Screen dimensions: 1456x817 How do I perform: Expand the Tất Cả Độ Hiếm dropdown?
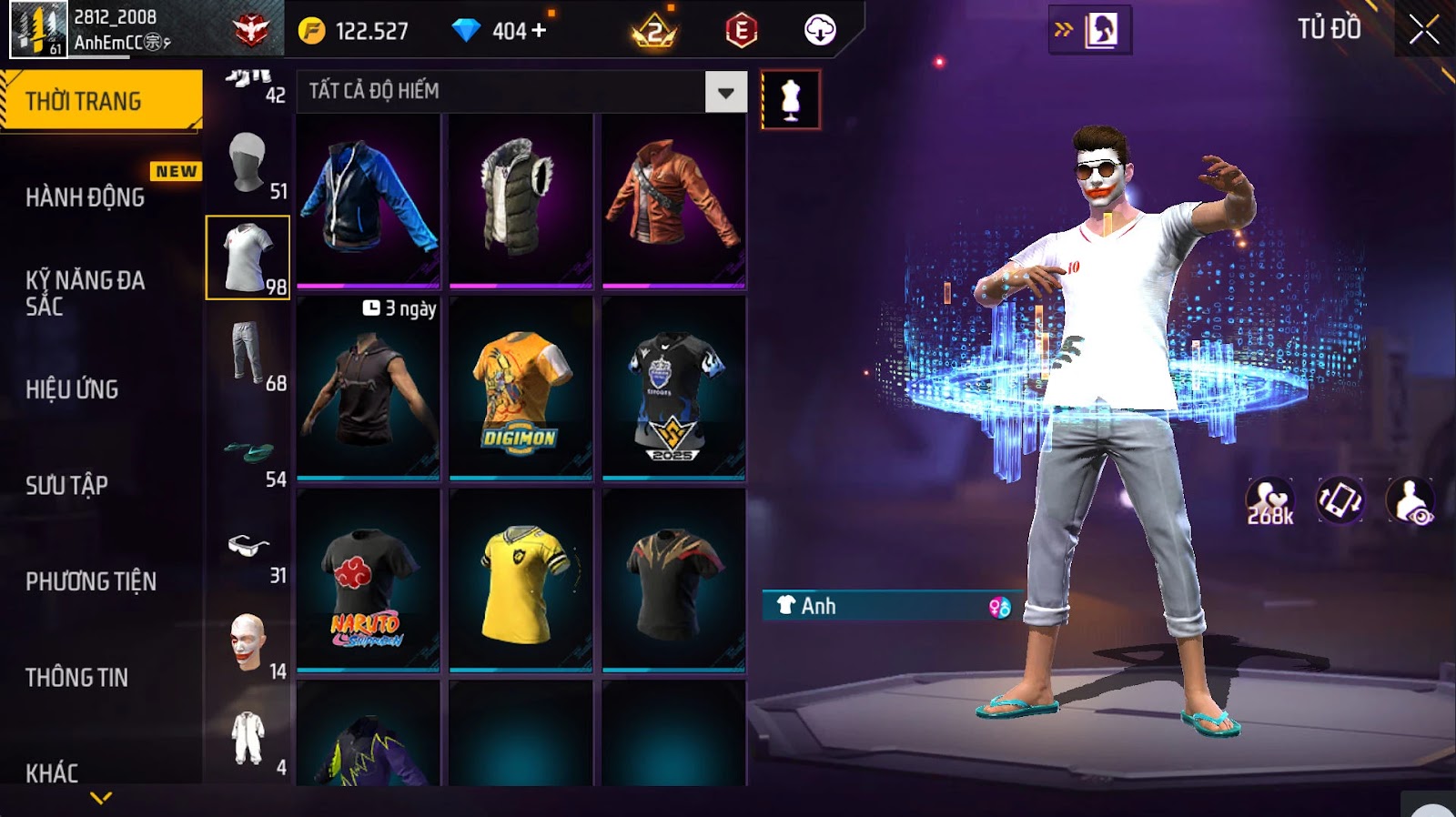tap(725, 92)
